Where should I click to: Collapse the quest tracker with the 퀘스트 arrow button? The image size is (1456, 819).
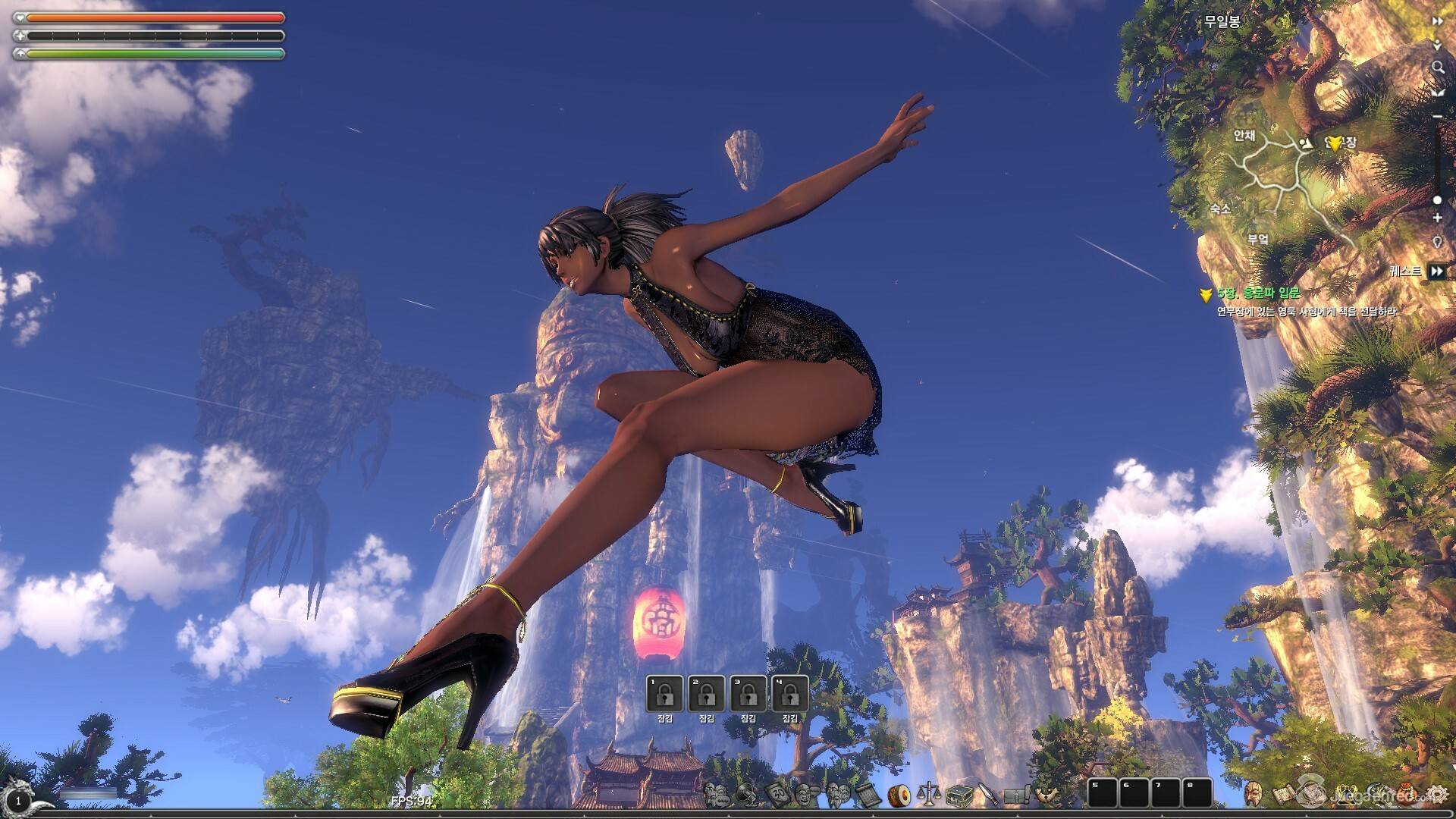pyautogui.click(x=1436, y=271)
